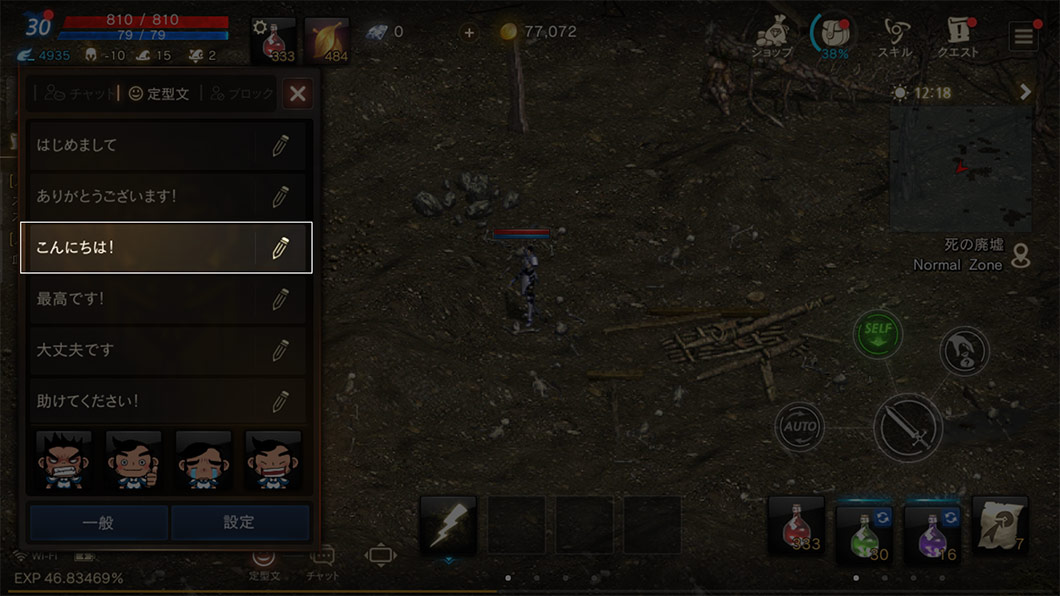1060x596 pixels.
Task: Send the ありがとうございます! phrase
Action: tap(140, 196)
